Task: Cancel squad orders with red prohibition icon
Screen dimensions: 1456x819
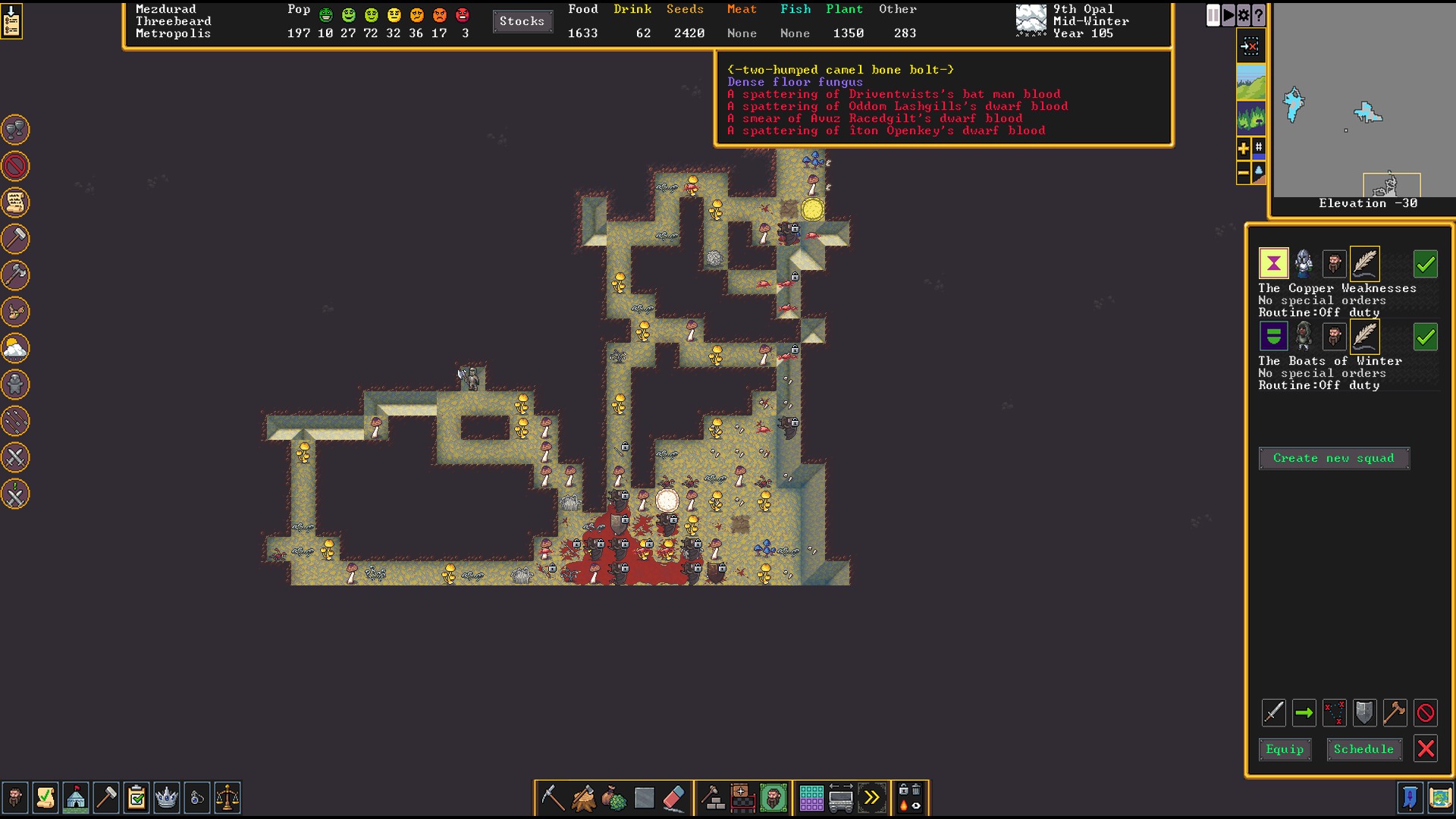Action: [1426, 713]
